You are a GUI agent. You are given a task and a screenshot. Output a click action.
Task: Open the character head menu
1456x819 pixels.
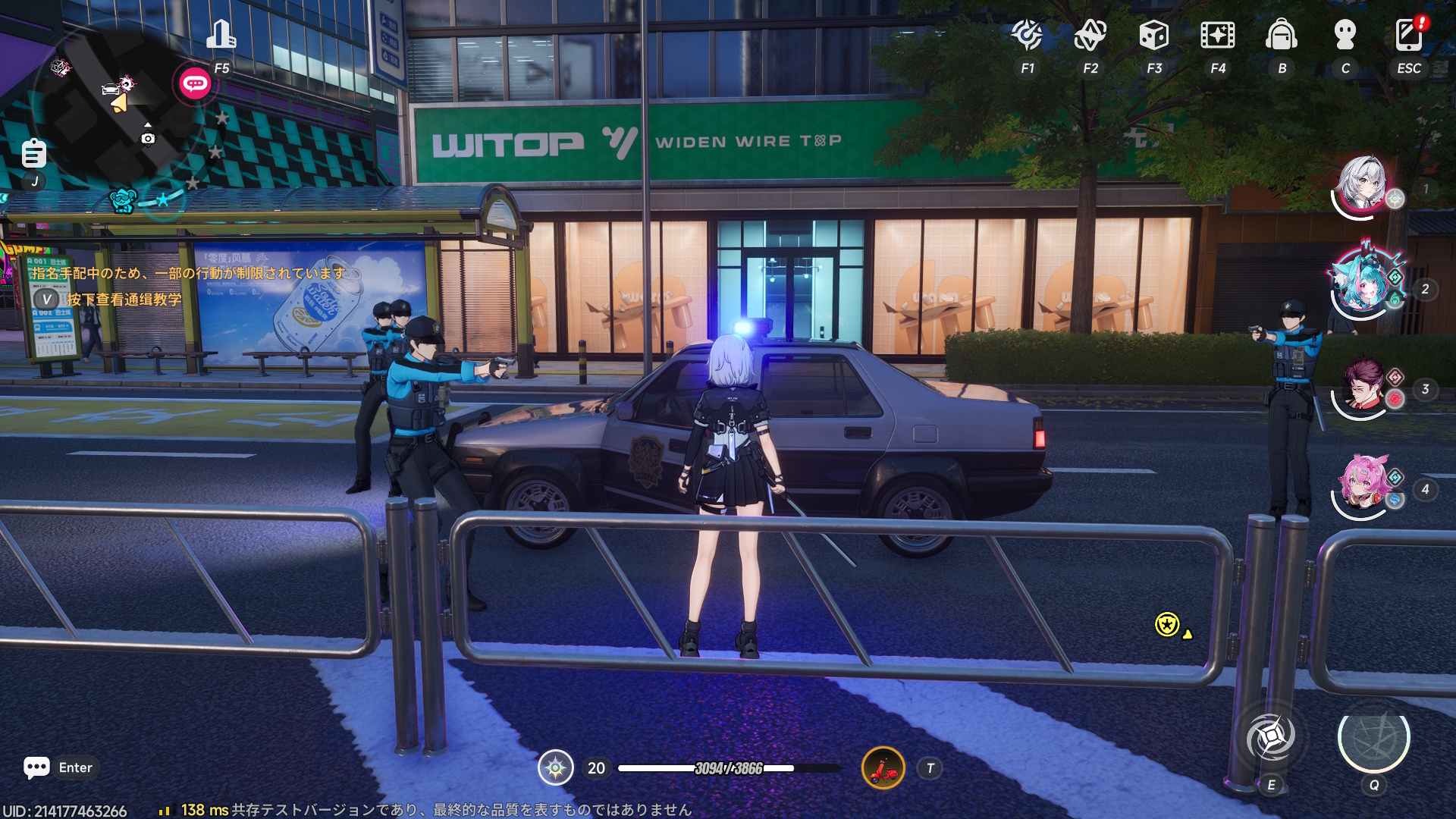pos(1345,35)
